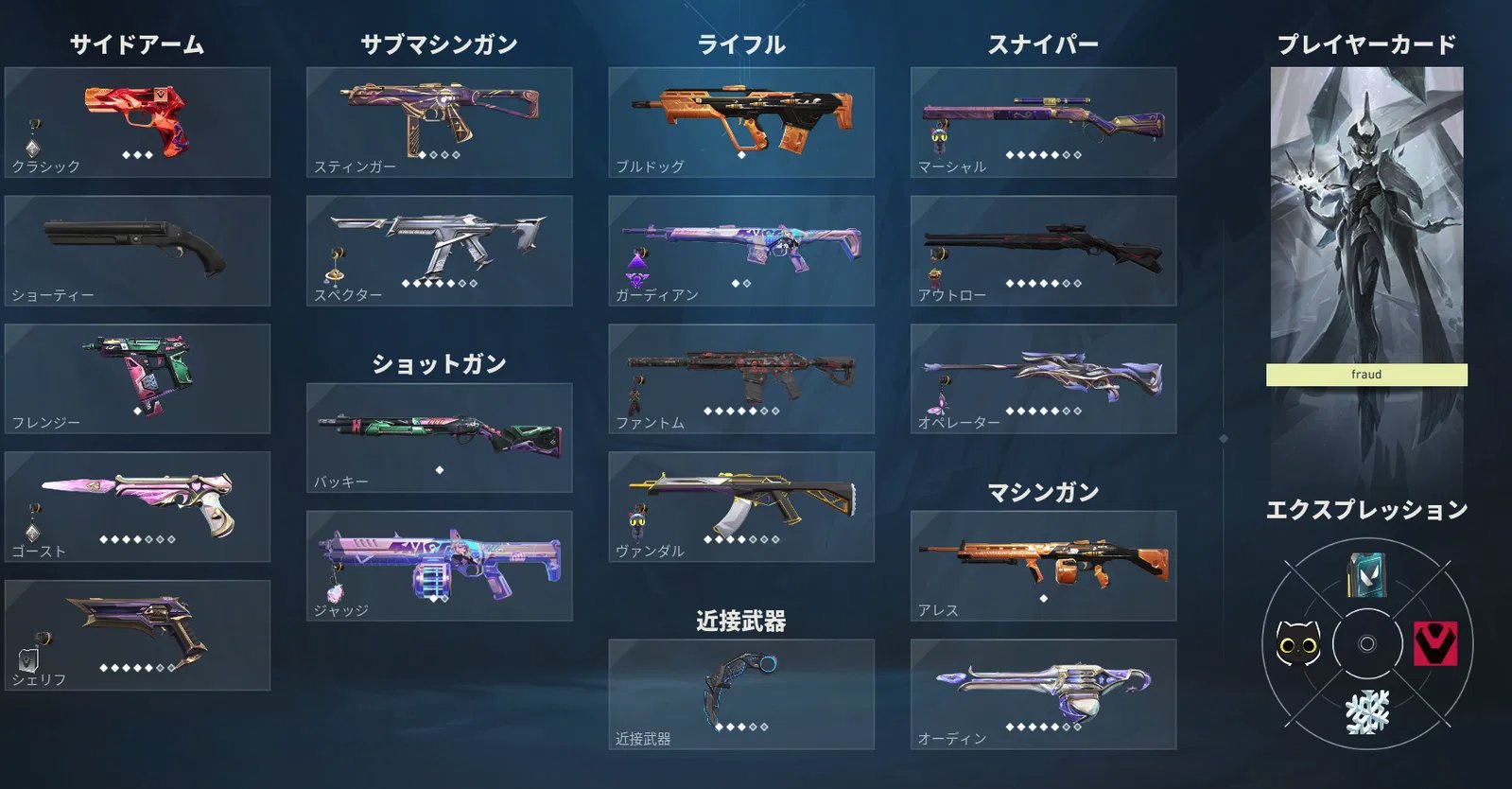Viewport: 1512px width, 789px height.
Task: Select the ファントム rifle slot
Action: (741, 378)
